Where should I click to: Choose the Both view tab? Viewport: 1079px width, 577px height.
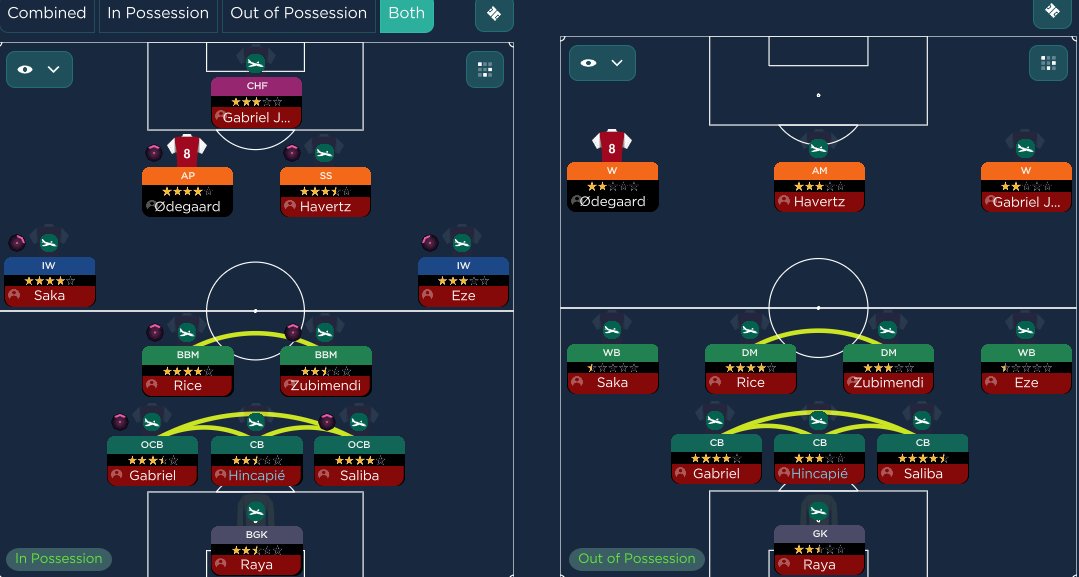pos(406,14)
